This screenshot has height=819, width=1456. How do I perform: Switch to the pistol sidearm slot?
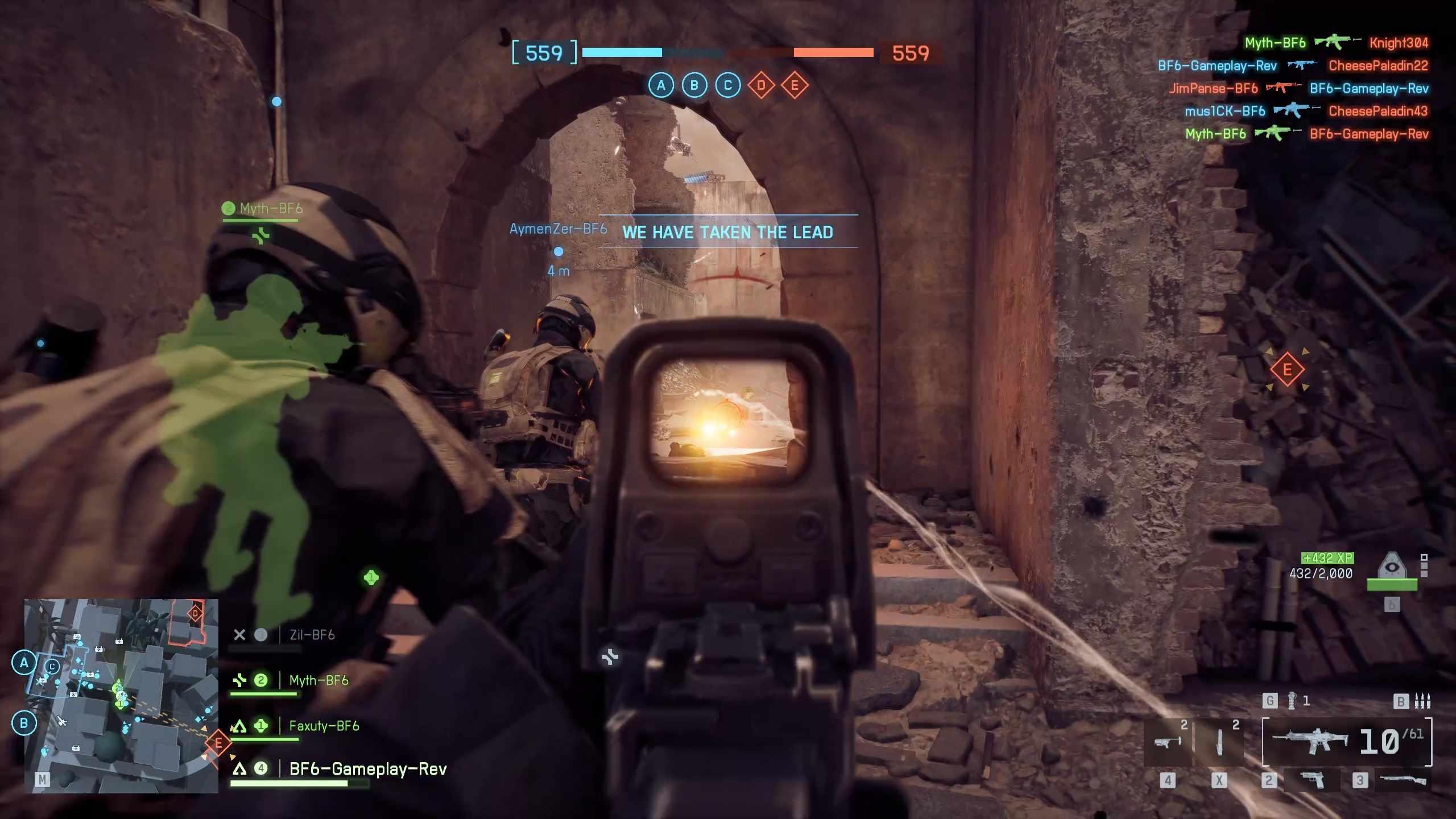pyautogui.click(x=1312, y=780)
